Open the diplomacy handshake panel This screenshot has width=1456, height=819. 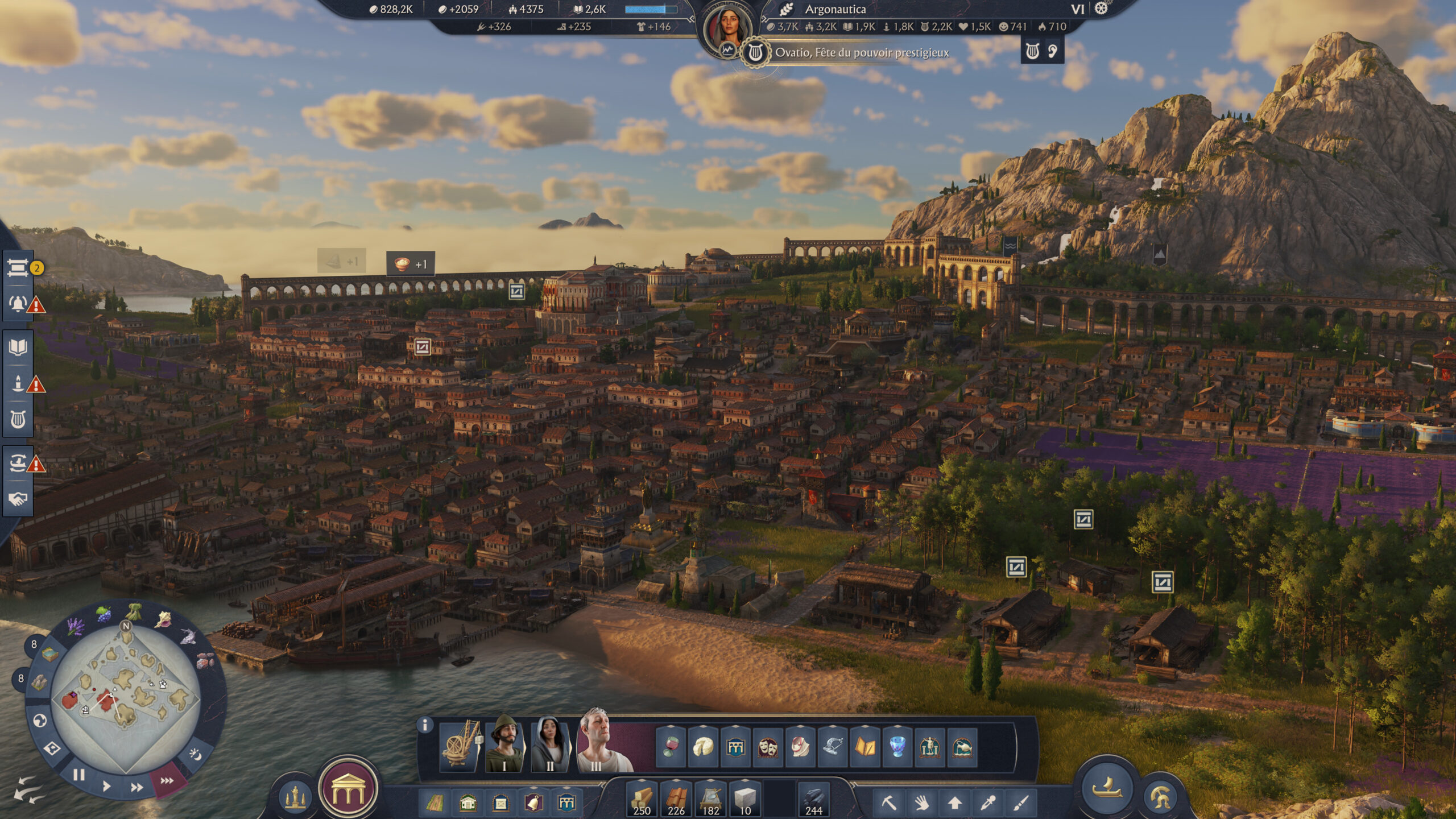coord(18,499)
